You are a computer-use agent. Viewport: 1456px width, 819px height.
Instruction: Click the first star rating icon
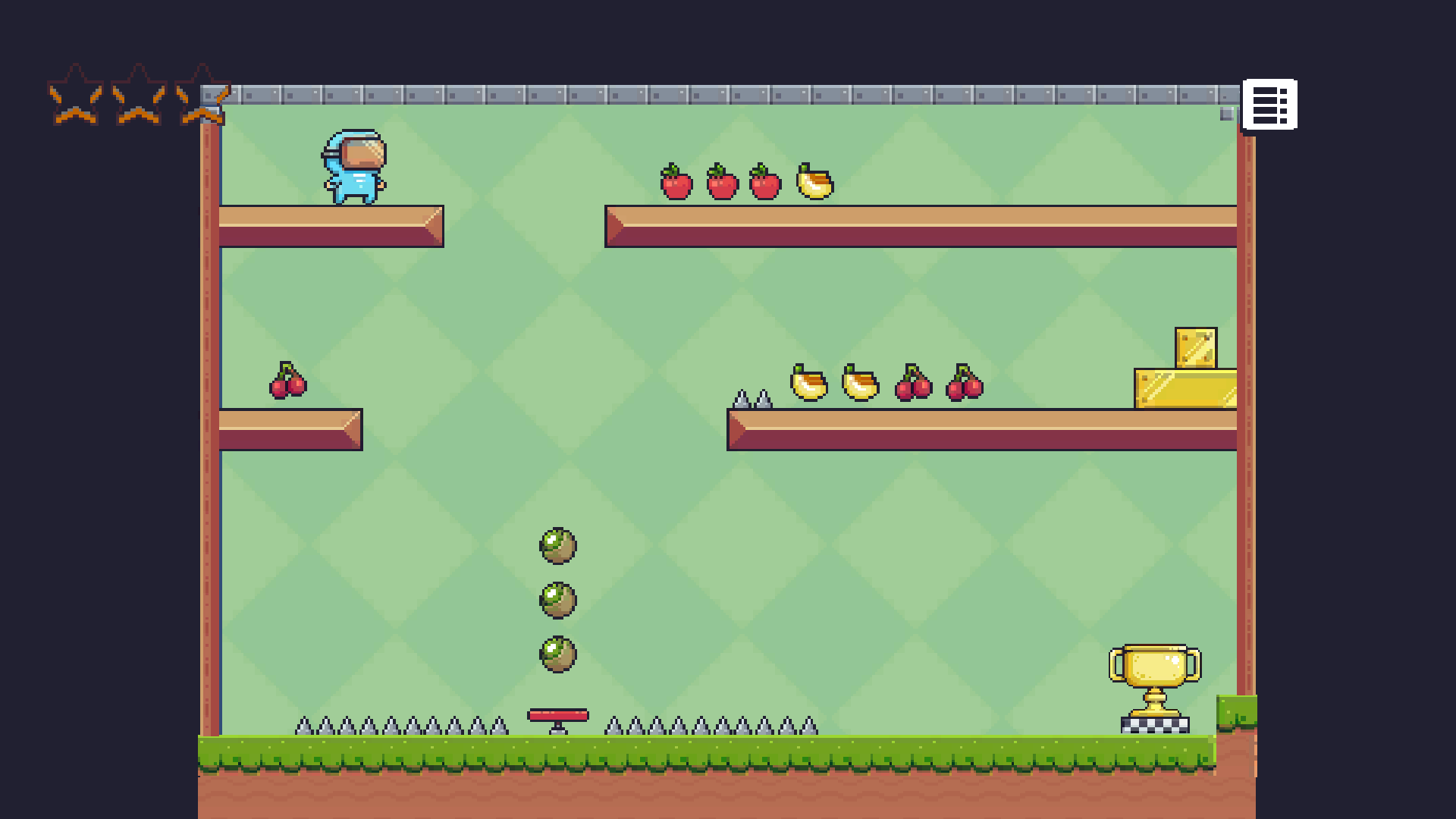74,93
